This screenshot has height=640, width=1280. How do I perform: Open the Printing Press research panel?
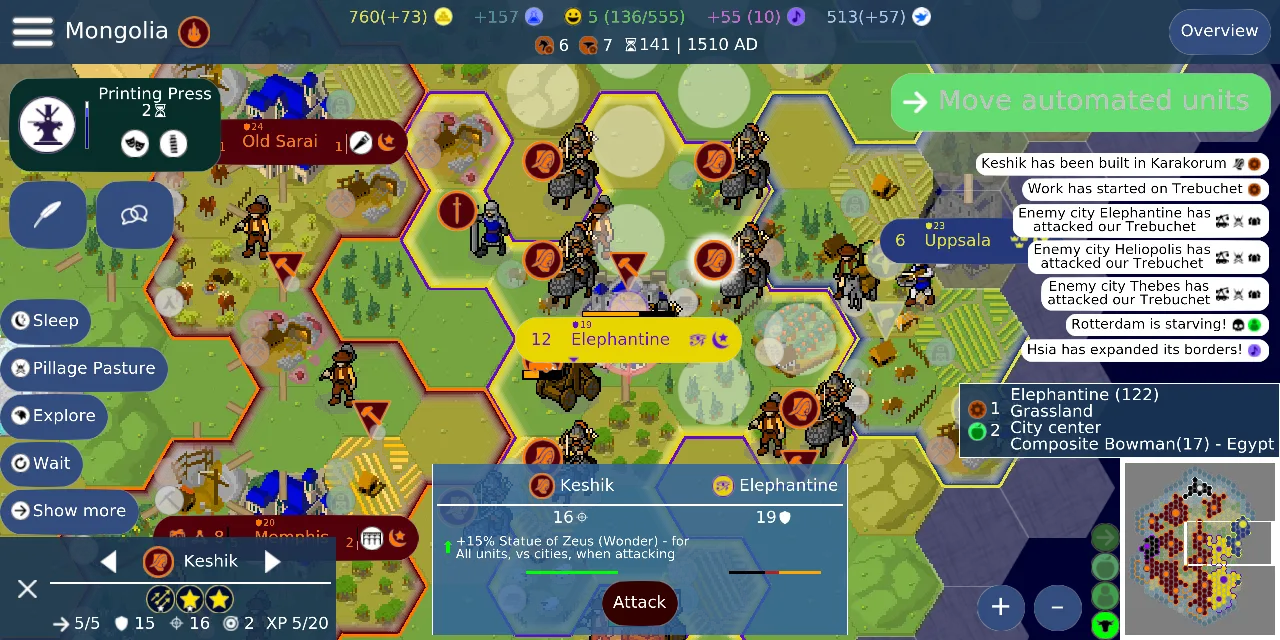pos(115,125)
